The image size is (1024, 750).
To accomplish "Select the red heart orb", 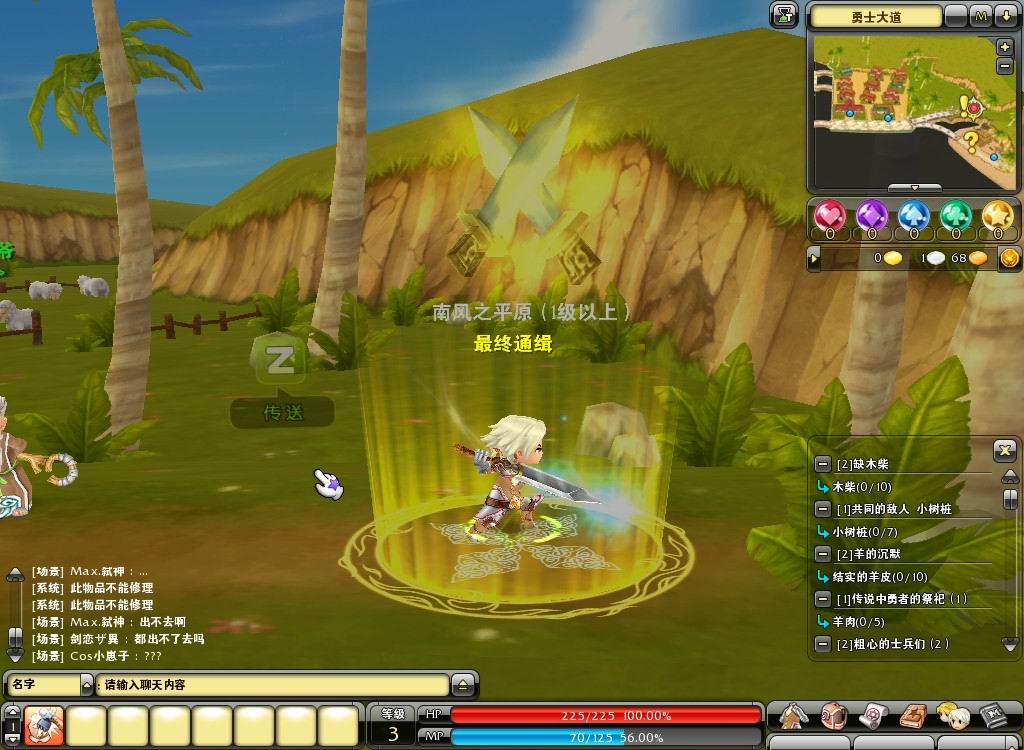I will 830,216.
